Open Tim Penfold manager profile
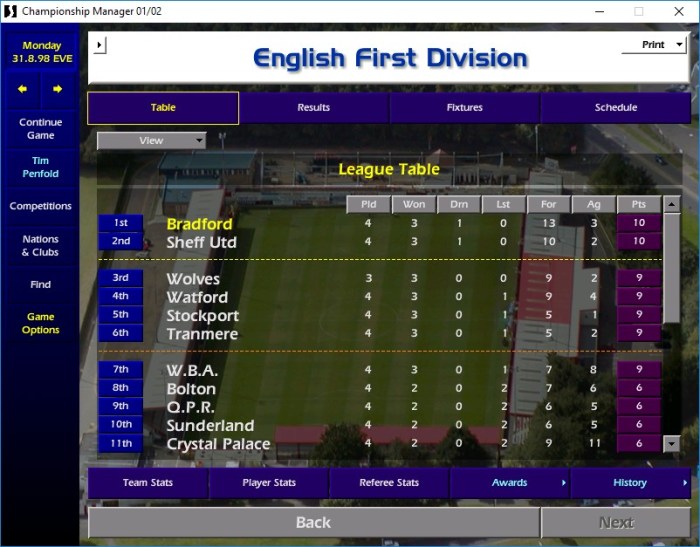 pyautogui.click(x=40, y=167)
